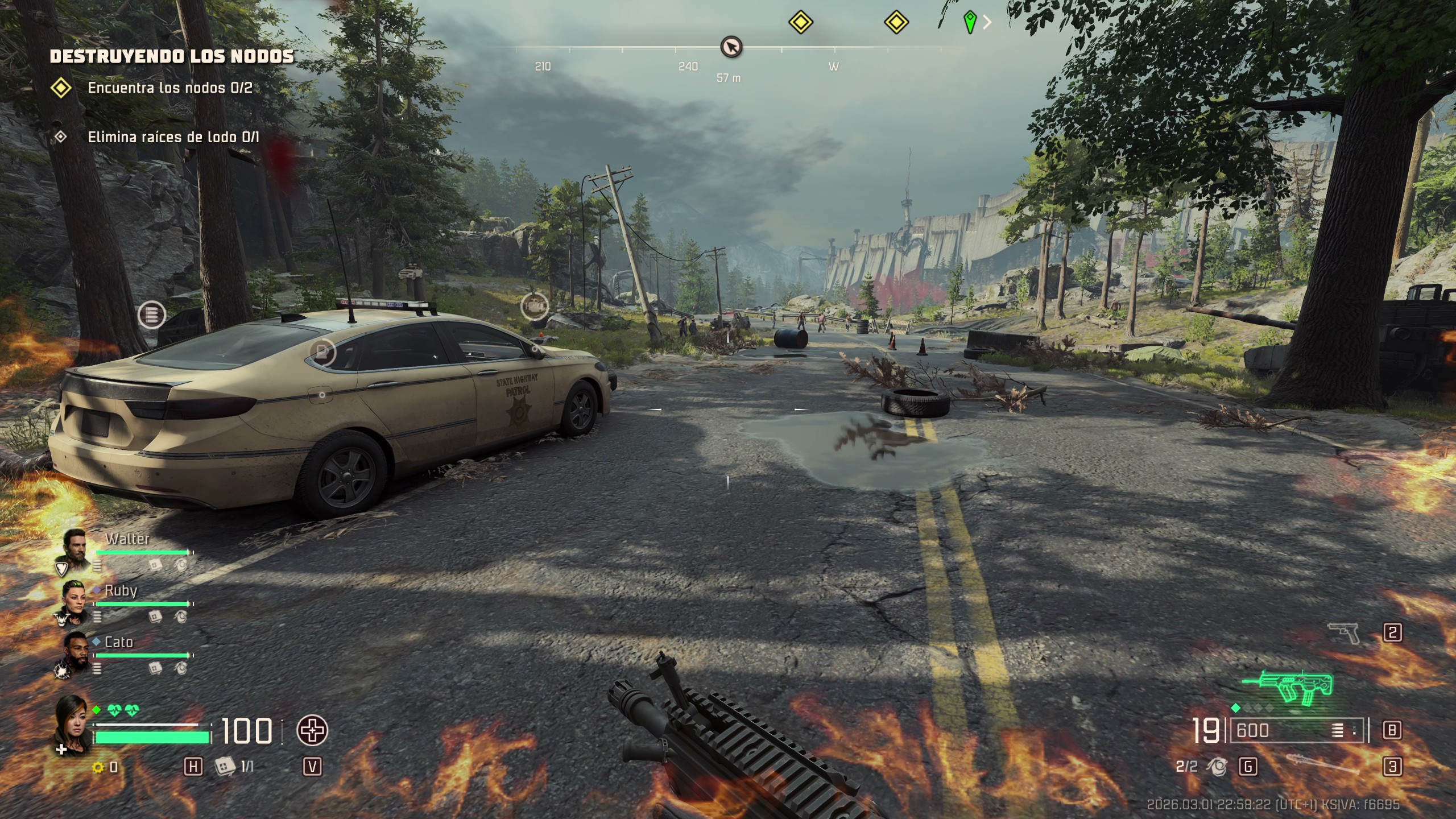This screenshot has height=819, width=1456.
Task: Select the 'Elimina raíces de lodo' objective
Action: (x=173, y=137)
